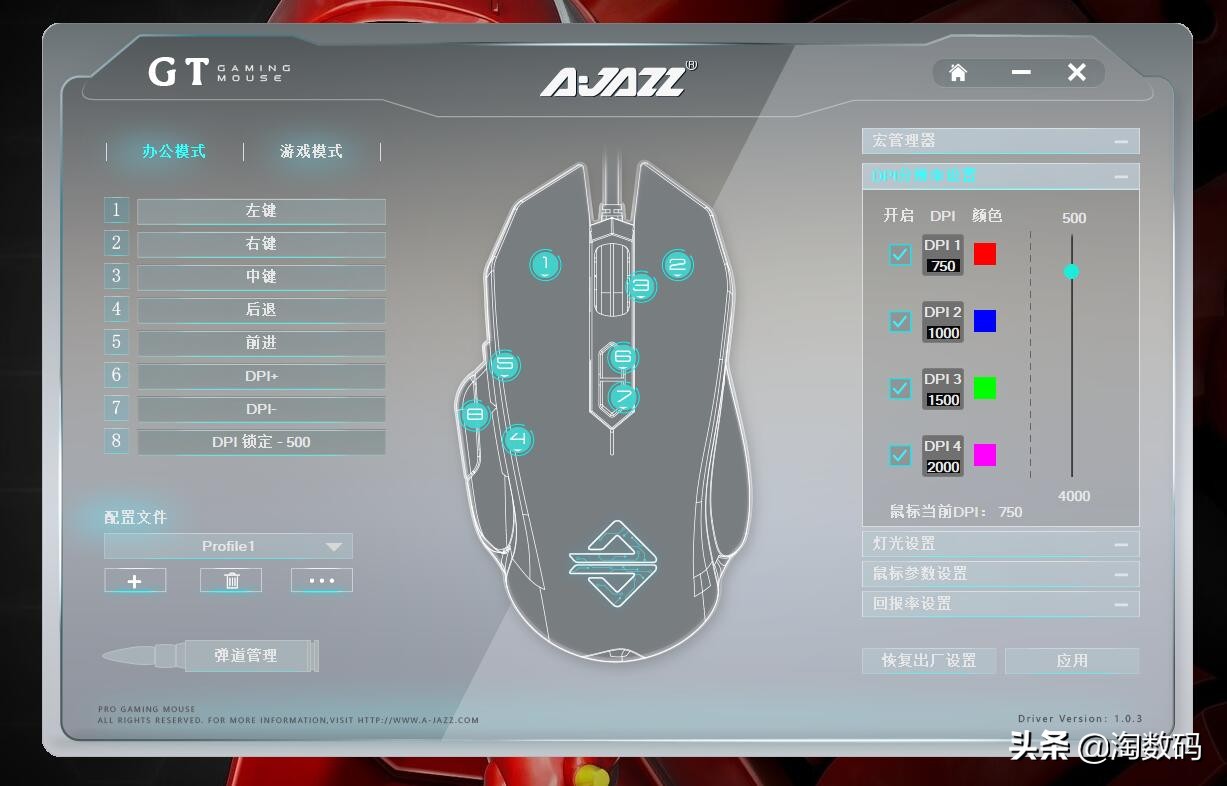The image size is (1227, 786).
Task: Change the 左键 button 1 assignment
Action: (x=261, y=211)
